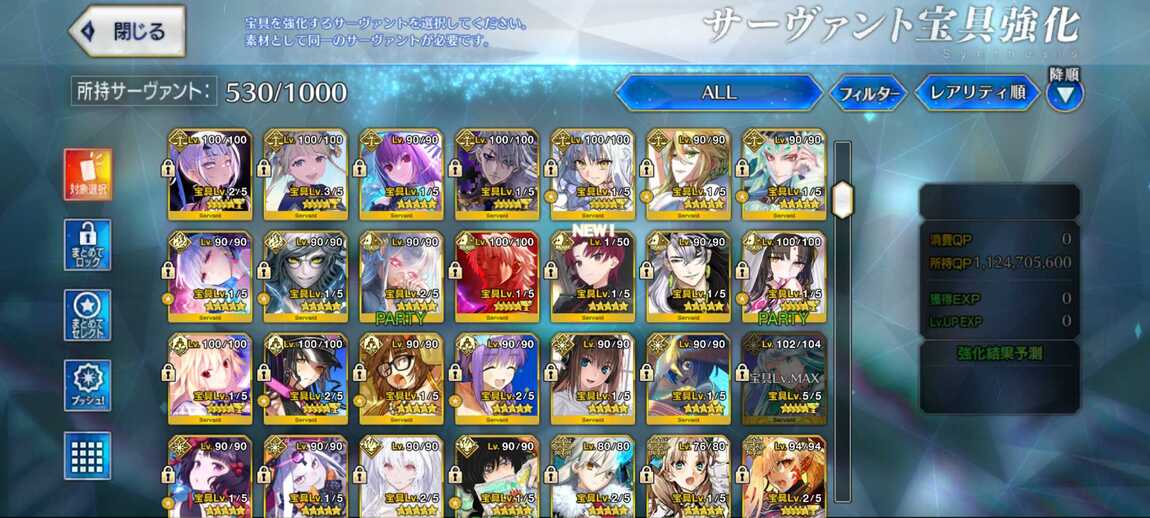The image size is (1150, 518).
Task: Pick the red-toned Lv 100/100 servant card
Action: [x=496, y=275]
